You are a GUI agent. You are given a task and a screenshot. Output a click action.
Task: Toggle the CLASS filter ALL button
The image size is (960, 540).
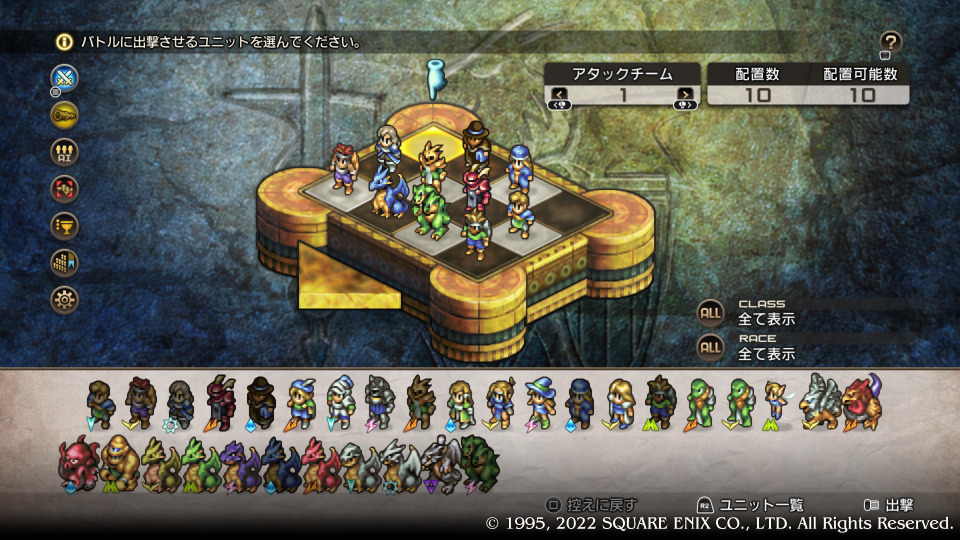[x=710, y=313]
